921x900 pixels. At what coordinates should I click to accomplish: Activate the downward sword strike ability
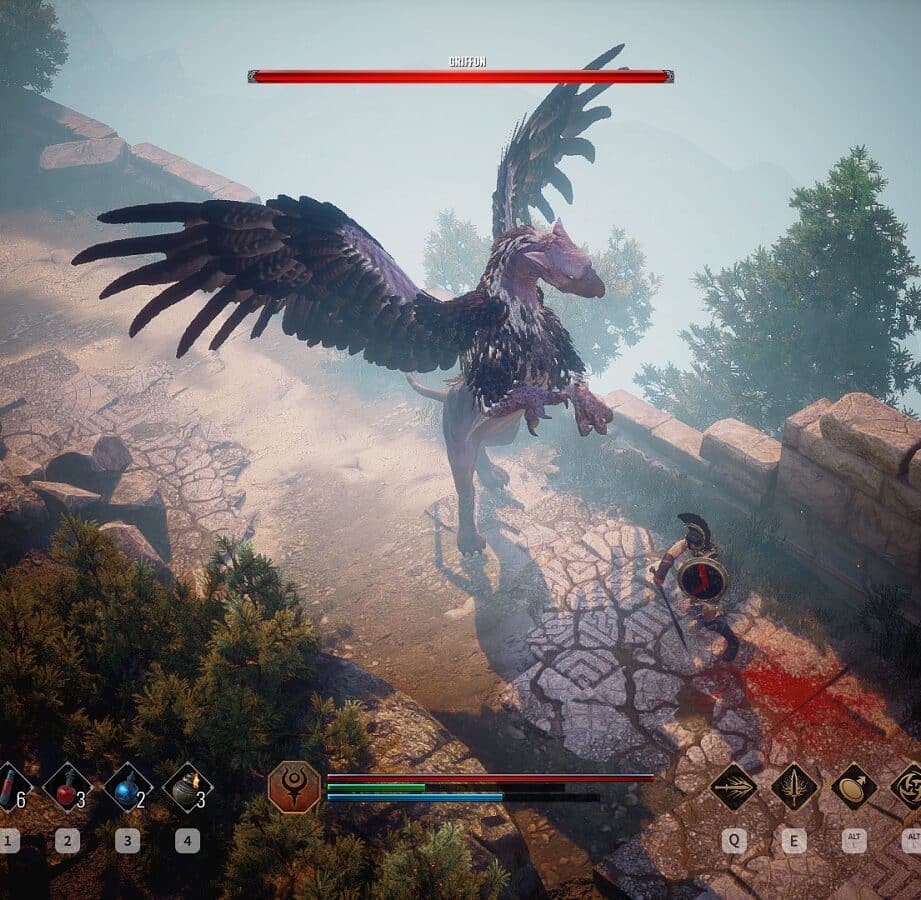tap(794, 787)
